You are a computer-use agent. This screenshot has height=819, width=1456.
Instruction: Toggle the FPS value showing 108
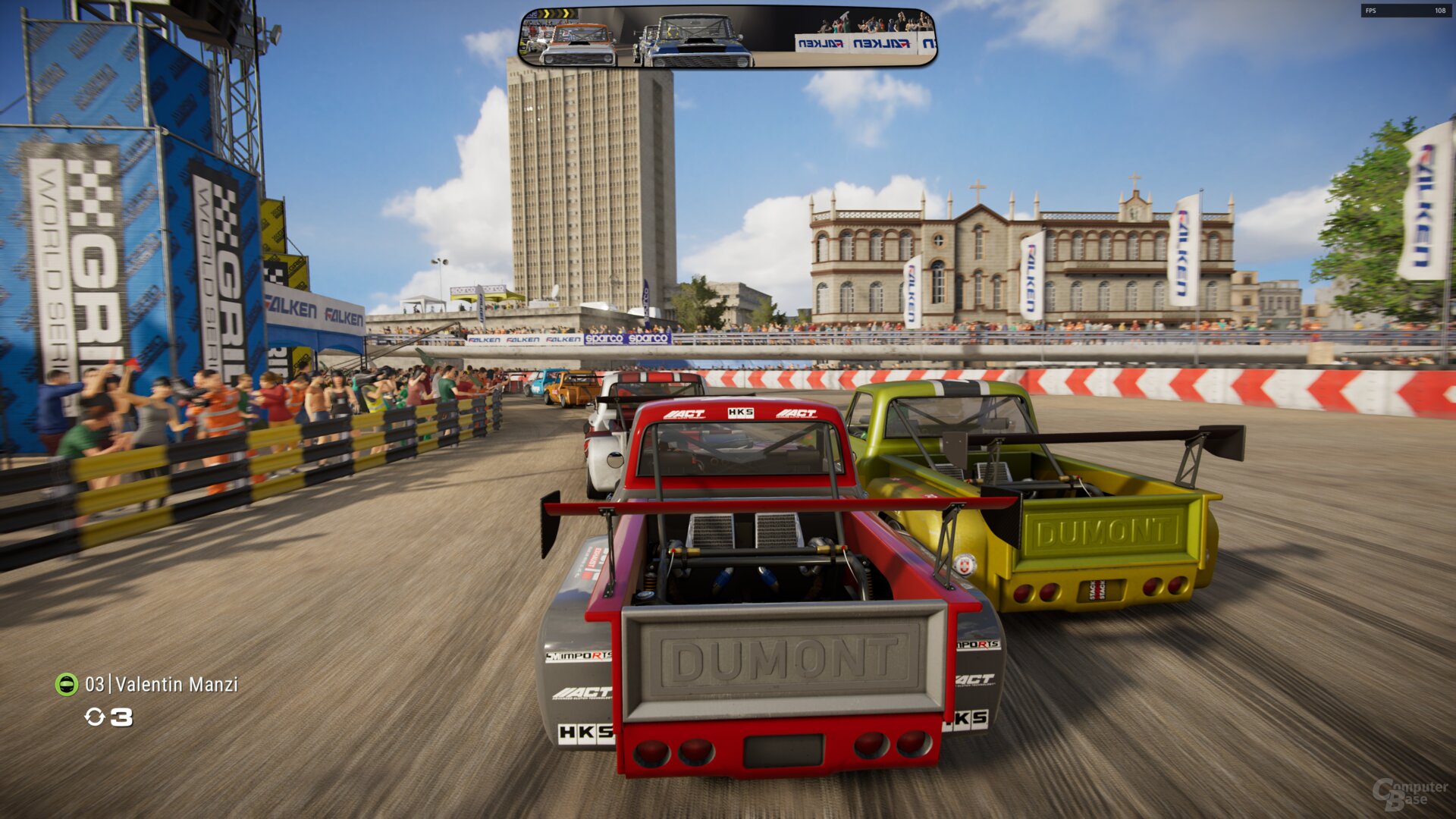coord(1439,11)
